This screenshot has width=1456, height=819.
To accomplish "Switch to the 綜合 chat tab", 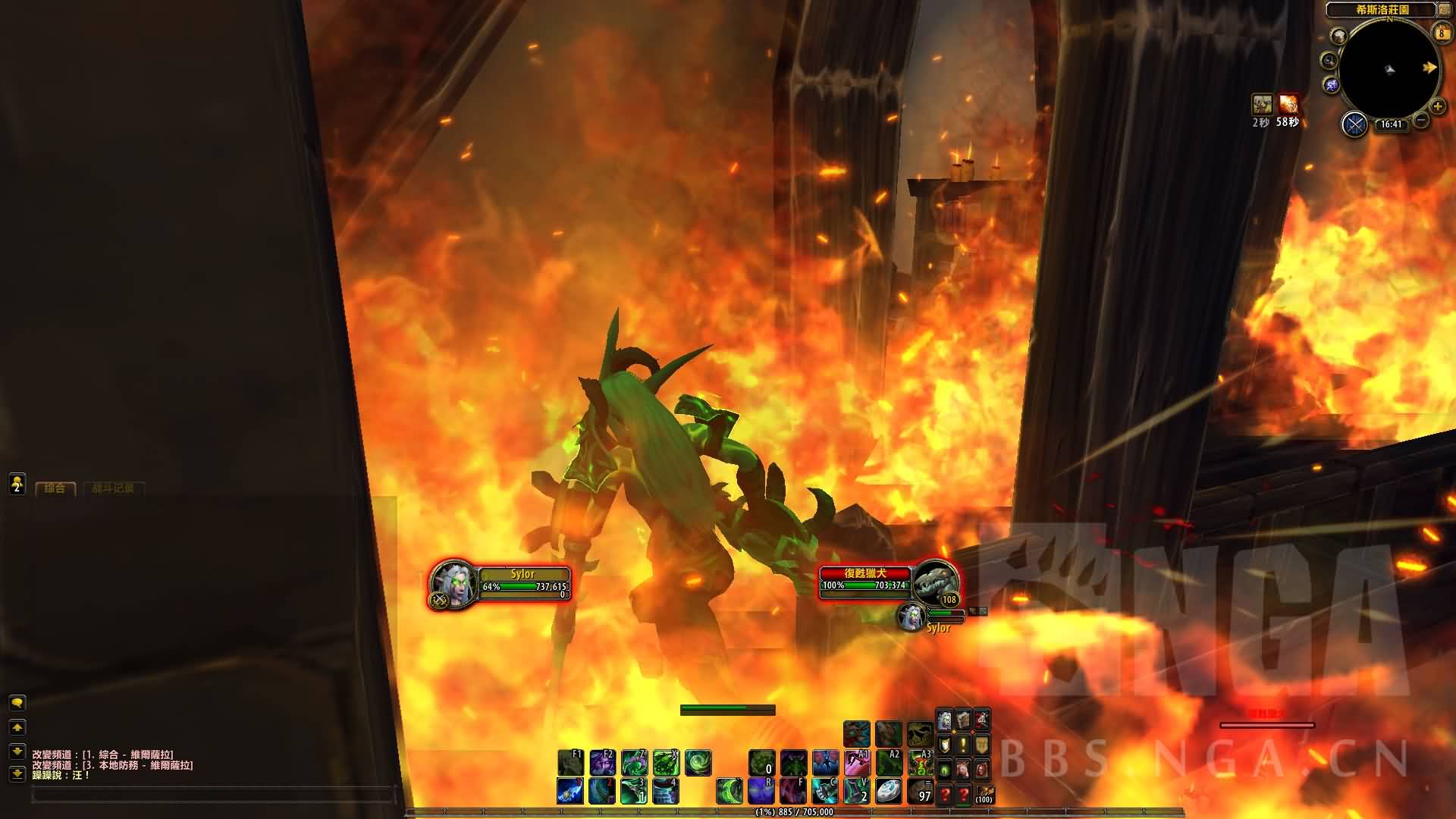I will click(55, 488).
